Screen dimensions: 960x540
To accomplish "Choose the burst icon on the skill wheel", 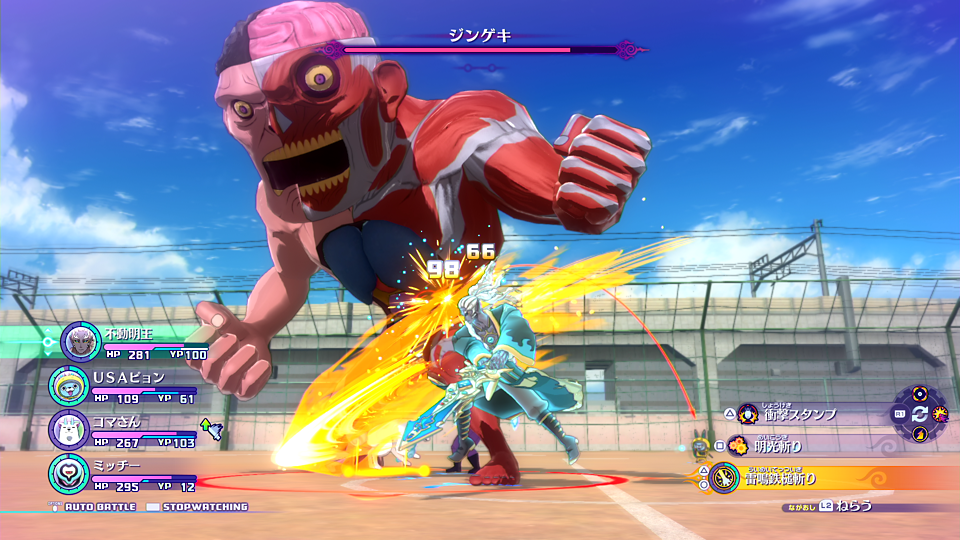I will [x=939, y=413].
